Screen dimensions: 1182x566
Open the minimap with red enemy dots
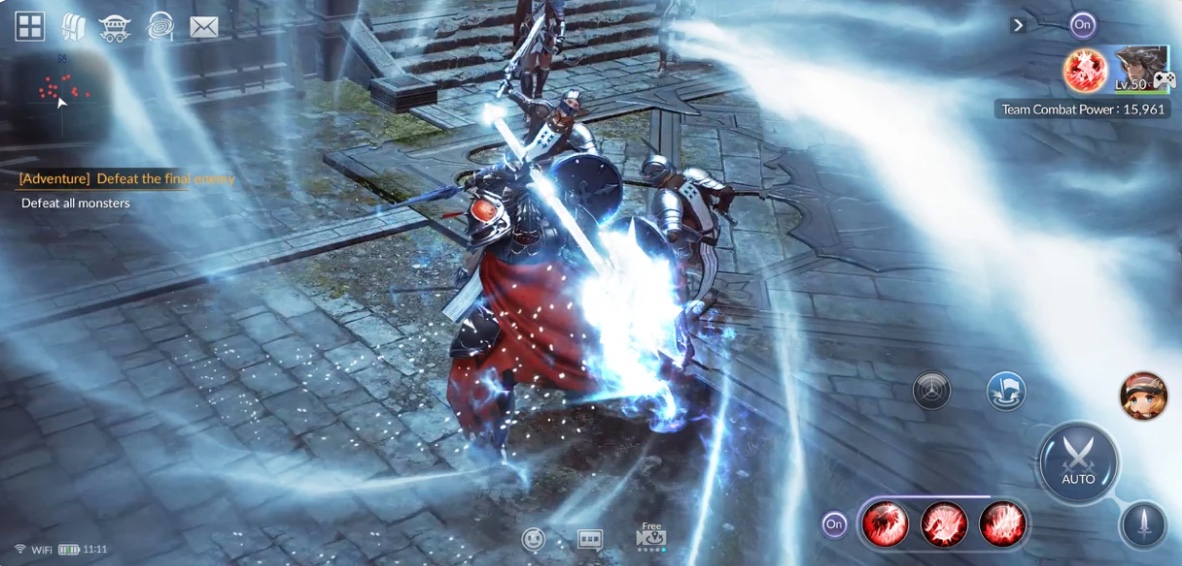tap(60, 92)
